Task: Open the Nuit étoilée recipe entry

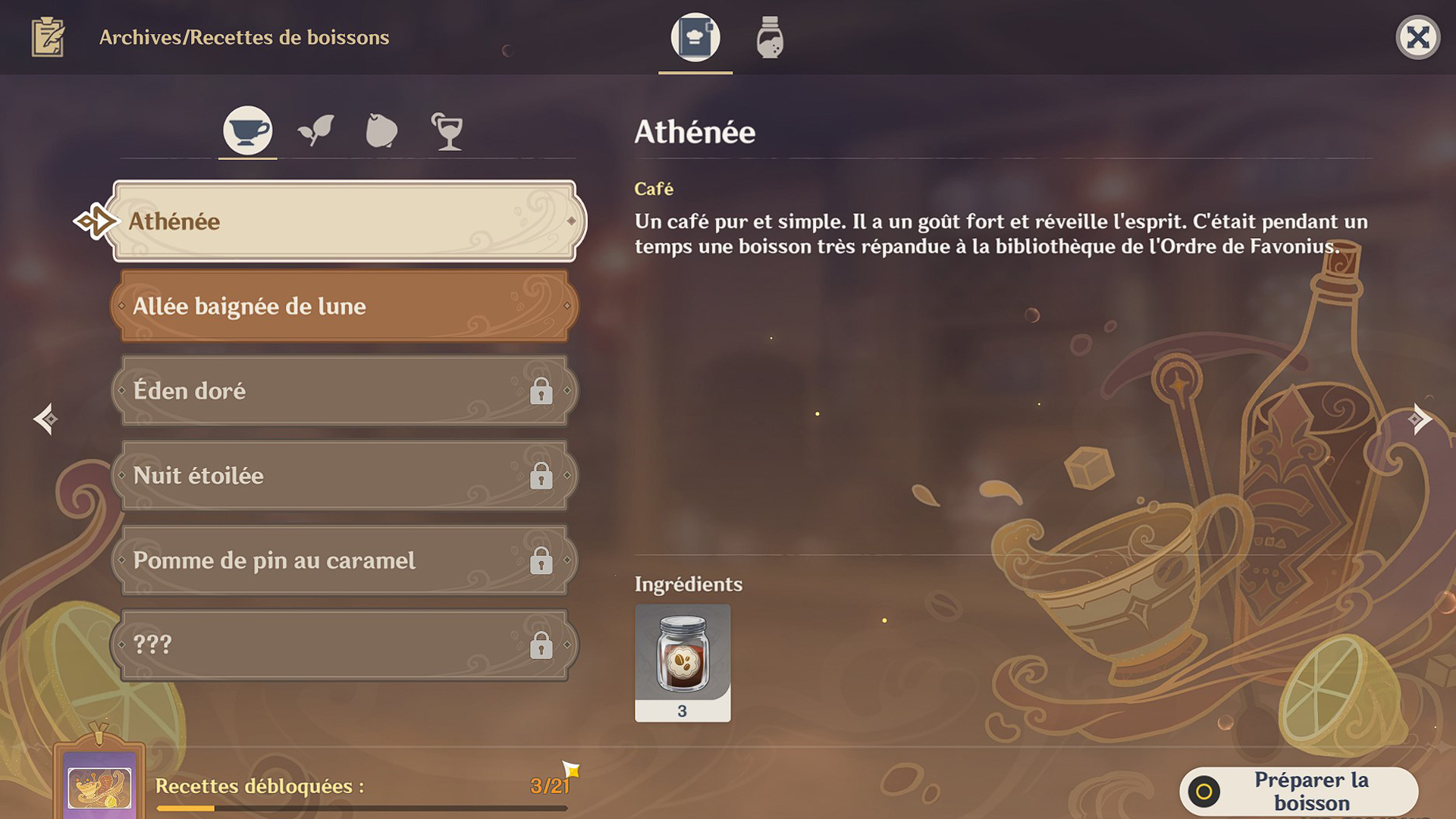Action: tap(341, 475)
